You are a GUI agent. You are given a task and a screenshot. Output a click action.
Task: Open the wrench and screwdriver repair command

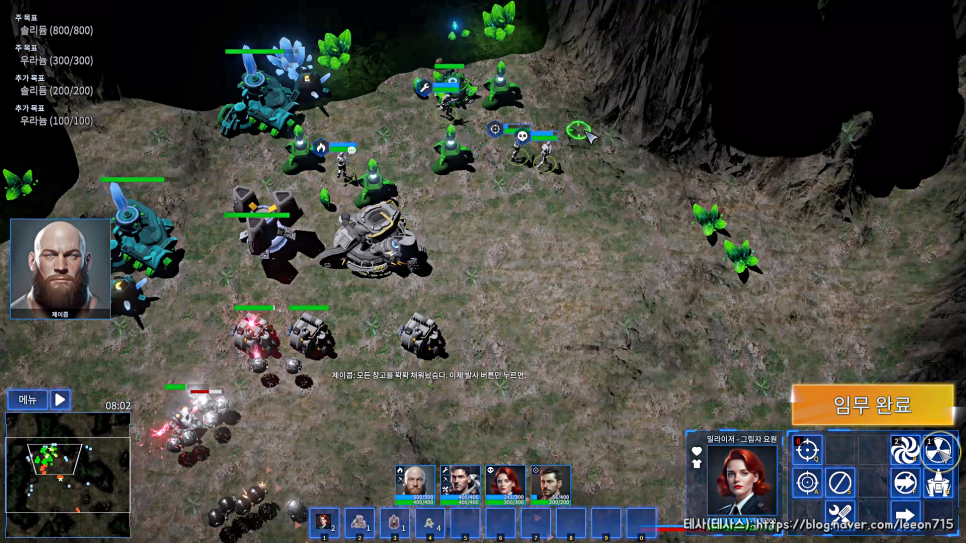[x=841, y=517]
